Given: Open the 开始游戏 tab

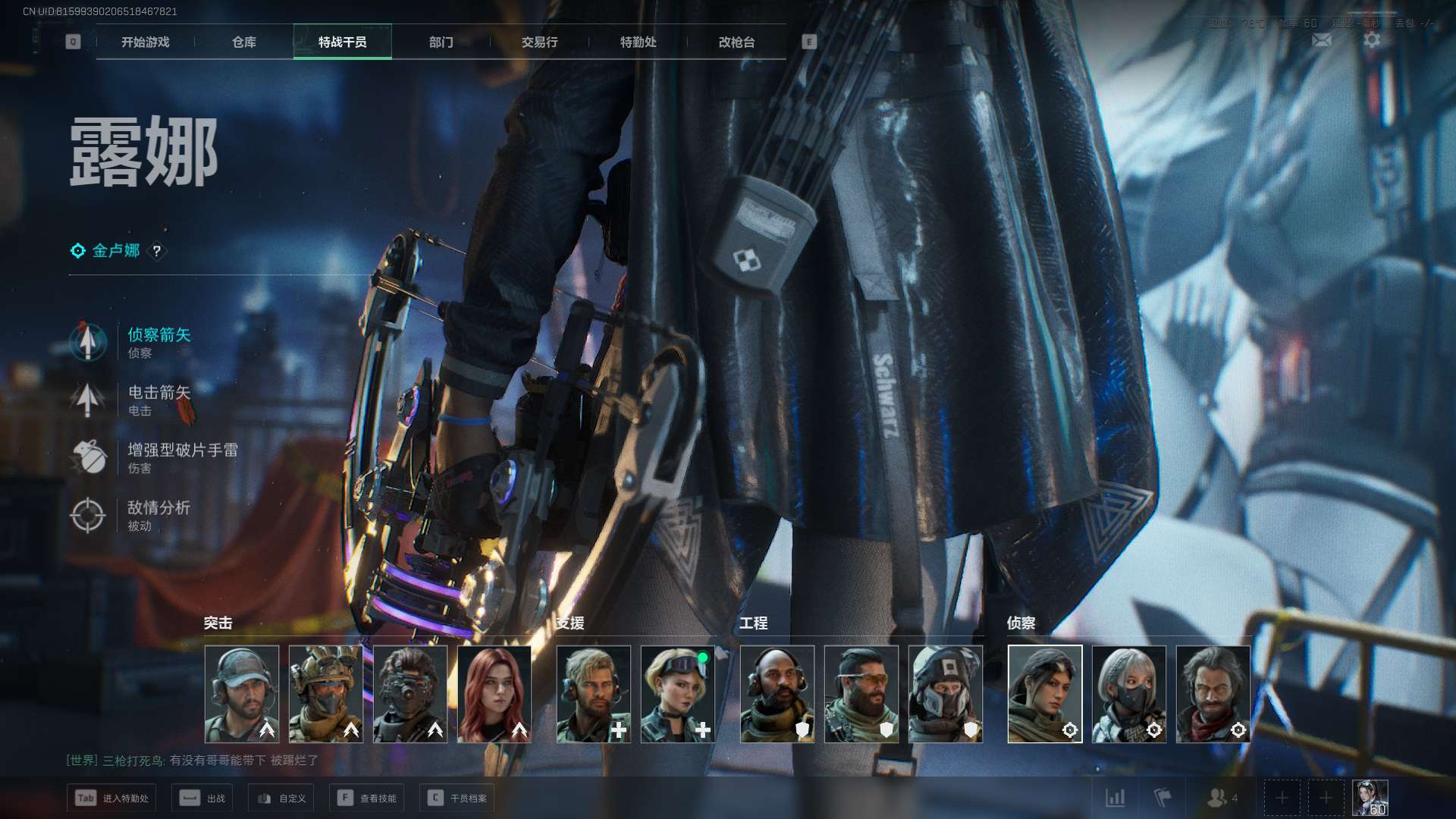Looking at the screenshot, I should coord(145,42).
